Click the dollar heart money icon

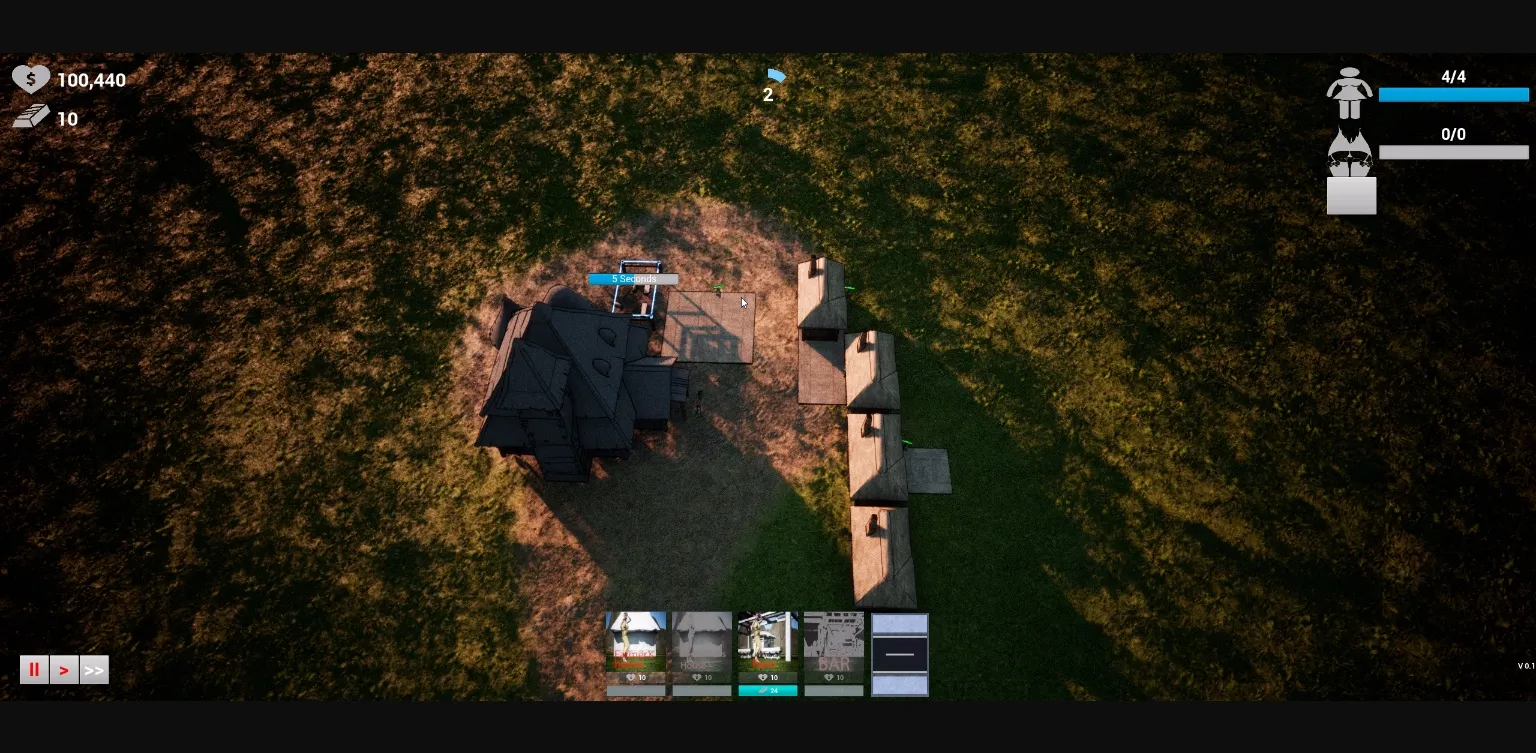click(31, 78)
